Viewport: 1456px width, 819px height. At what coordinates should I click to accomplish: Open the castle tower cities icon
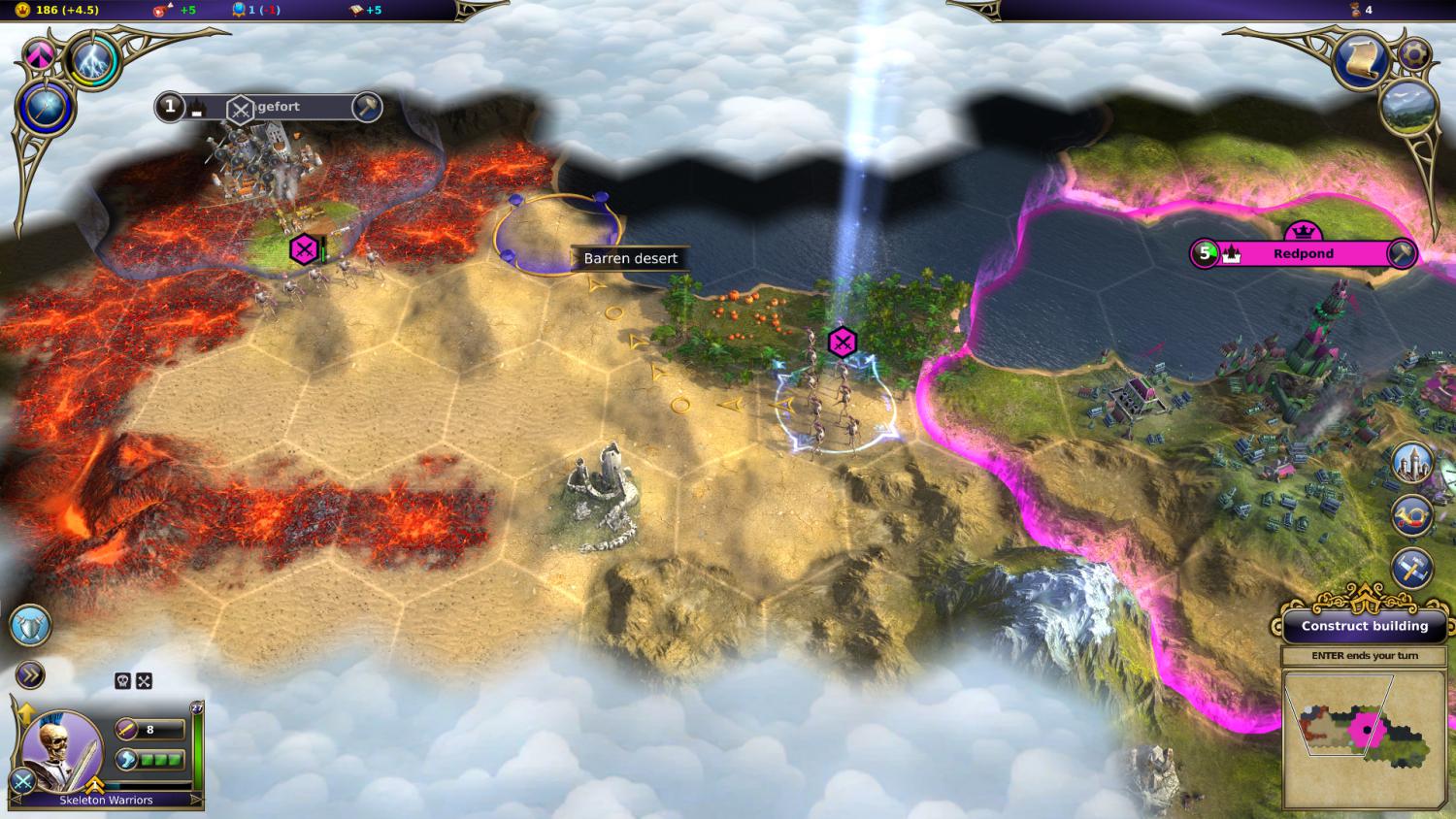pyautogui.click(x=1412, y=463)
